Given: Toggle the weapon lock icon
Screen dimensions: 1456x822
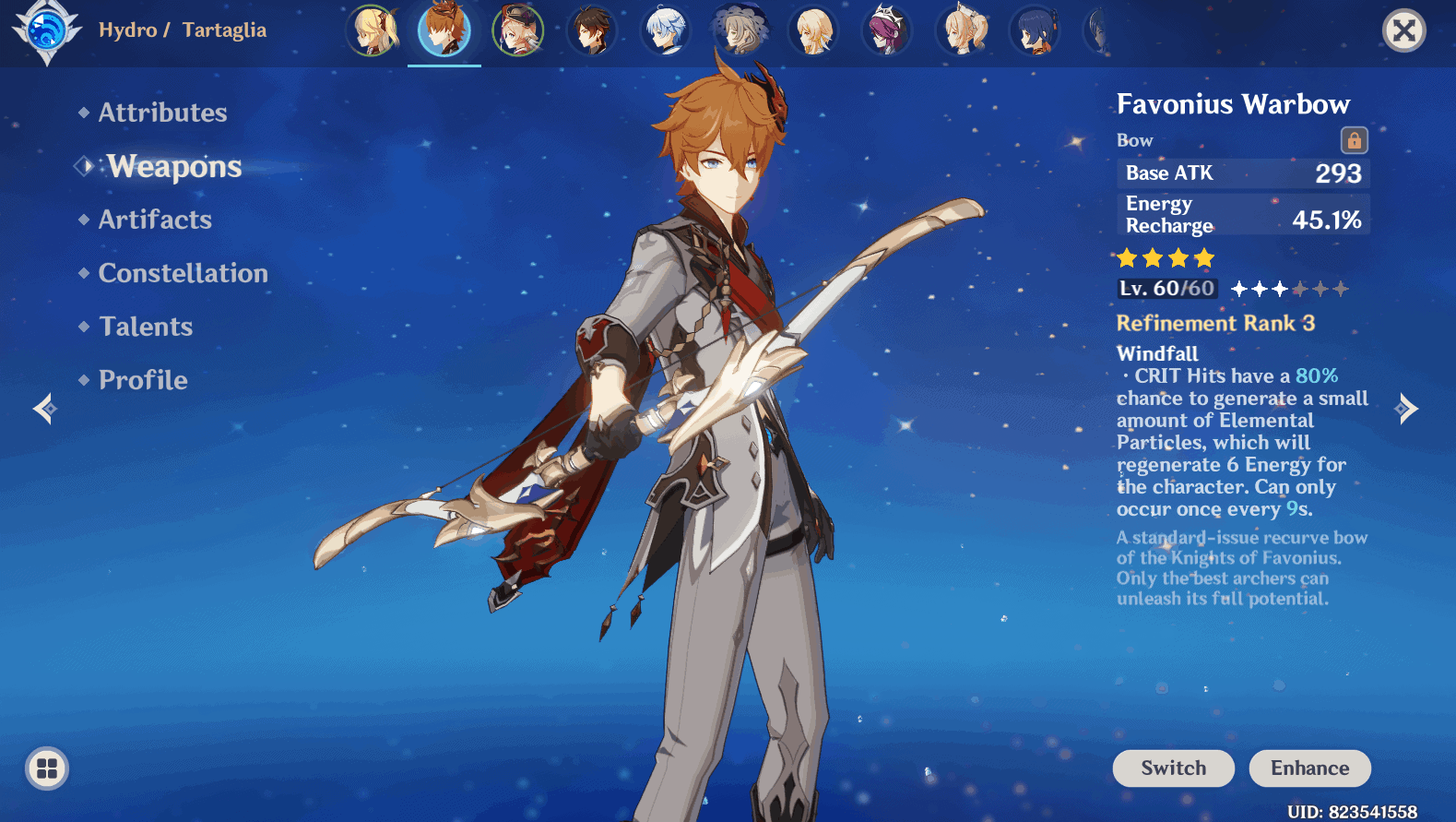Looking at the screenshot, I should point(1354,140).
